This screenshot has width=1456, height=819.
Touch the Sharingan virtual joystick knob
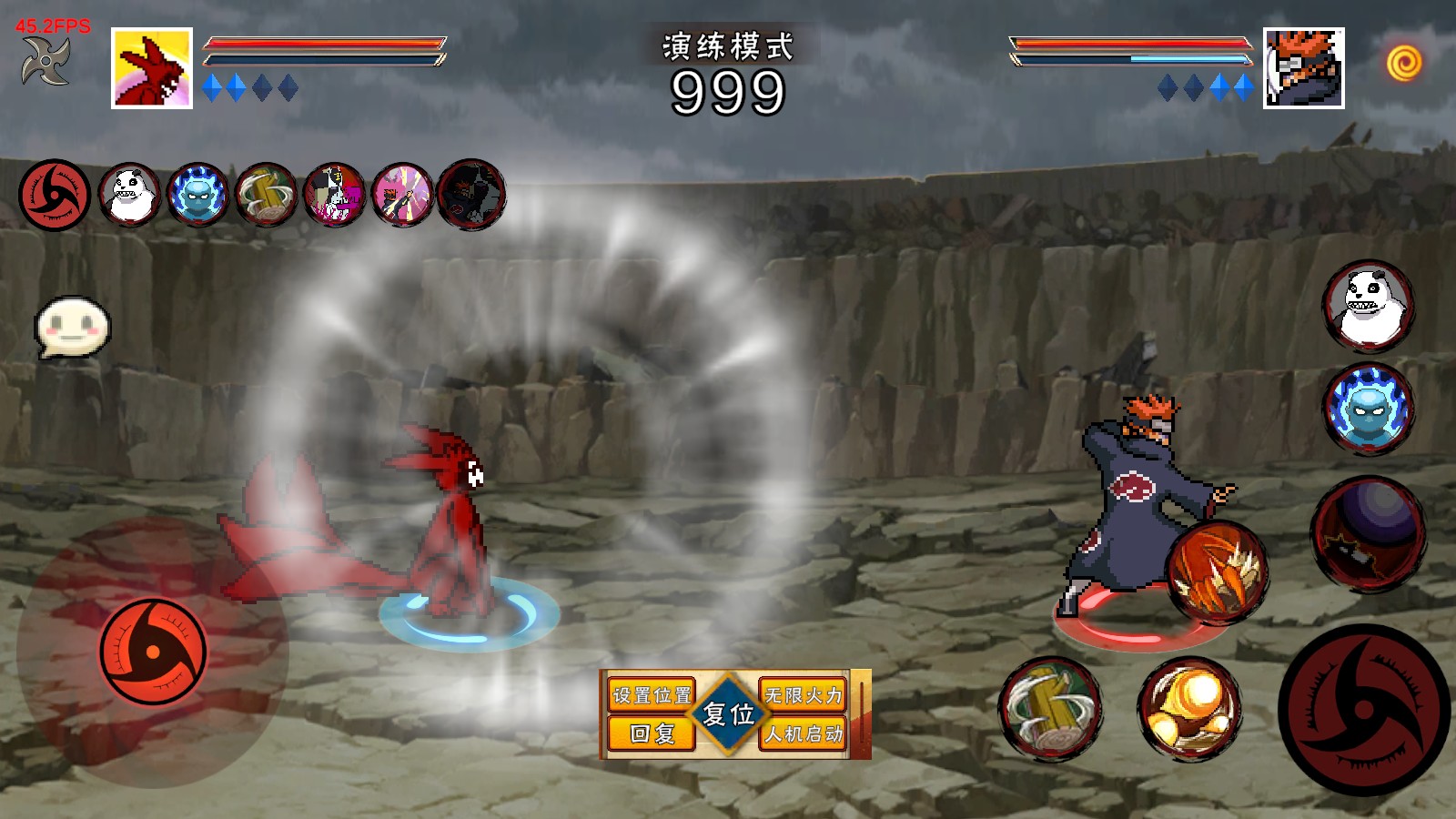[x=153, y=652]
